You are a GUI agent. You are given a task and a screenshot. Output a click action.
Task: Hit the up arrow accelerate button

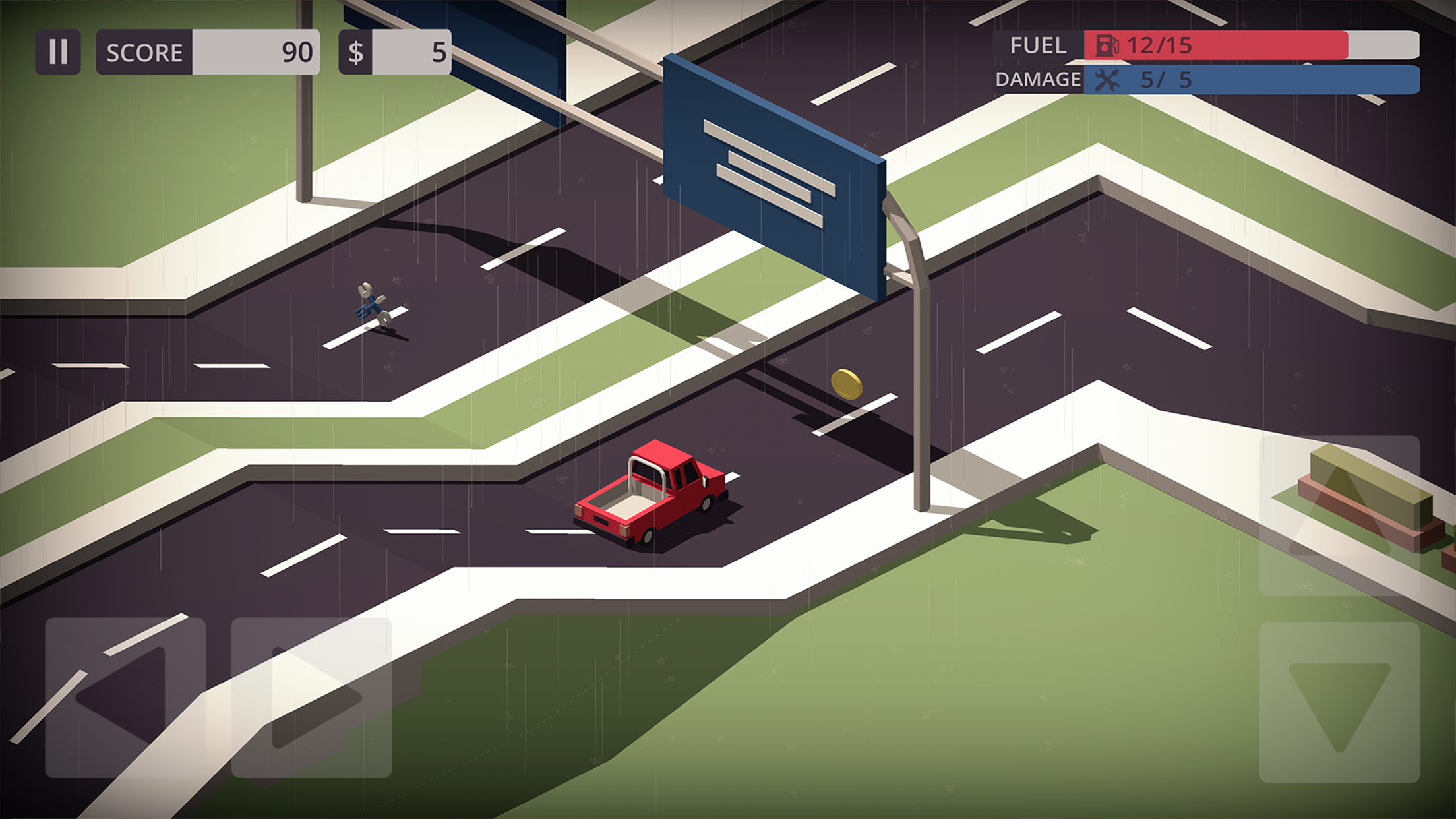point(1339,516)
